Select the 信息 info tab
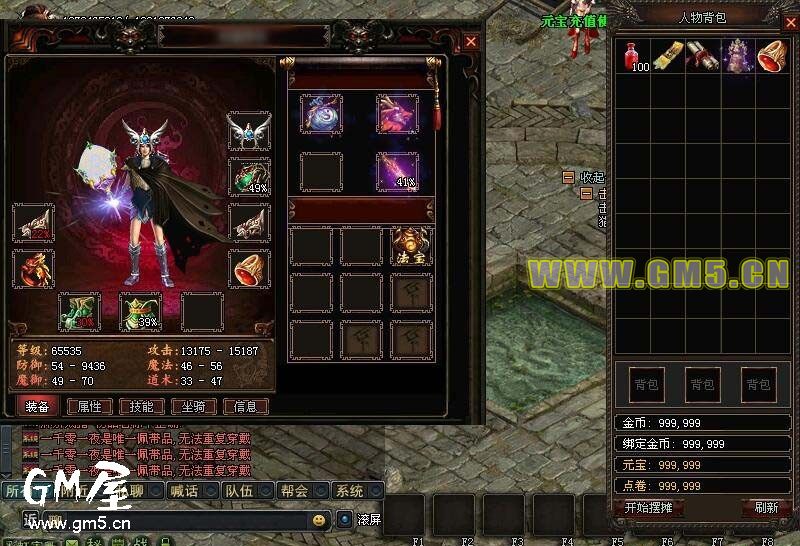This screenshot has height=546, width=800. 245,406
